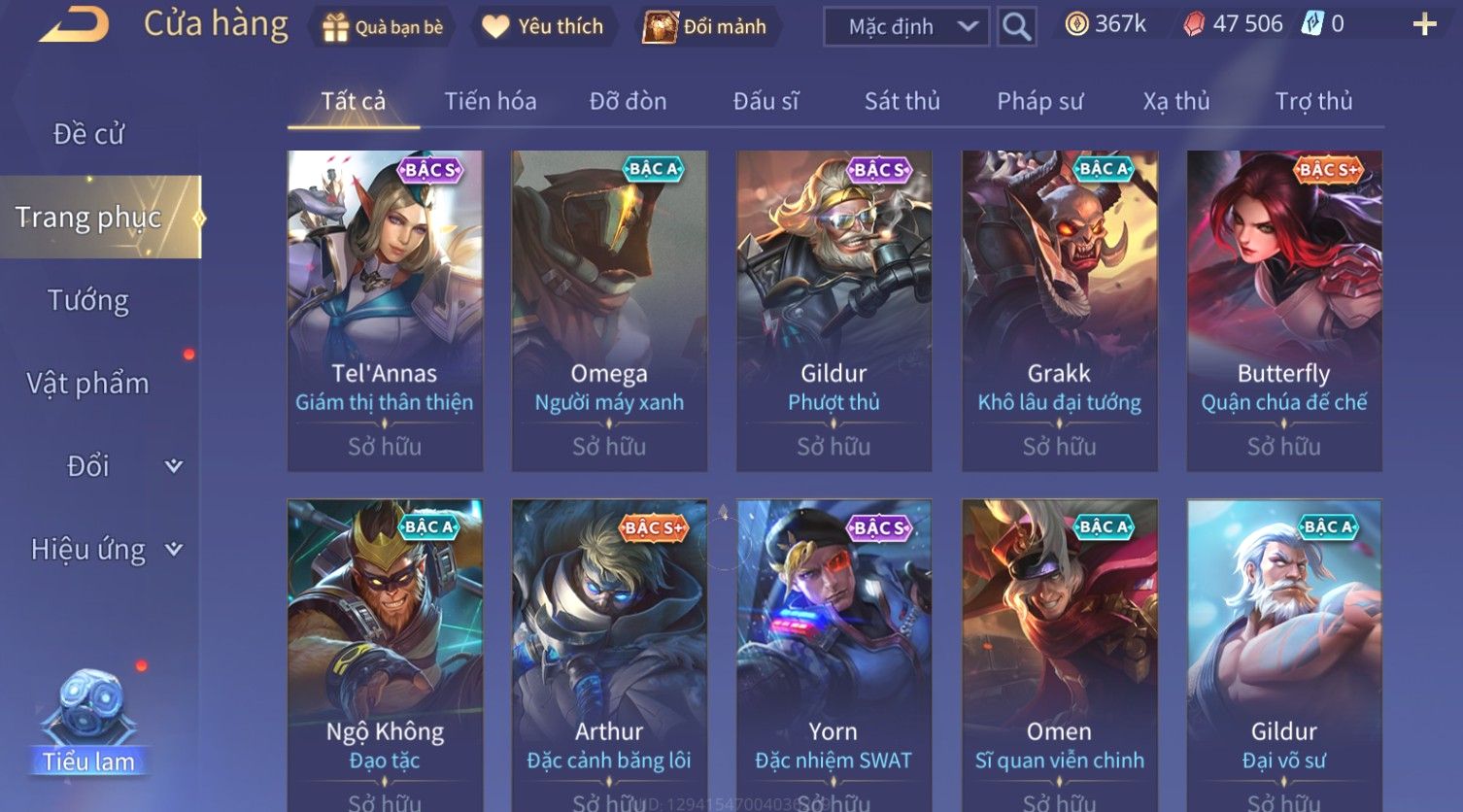
Task: Open the Đề cử sidebar section
Action: tap(88, 134)
